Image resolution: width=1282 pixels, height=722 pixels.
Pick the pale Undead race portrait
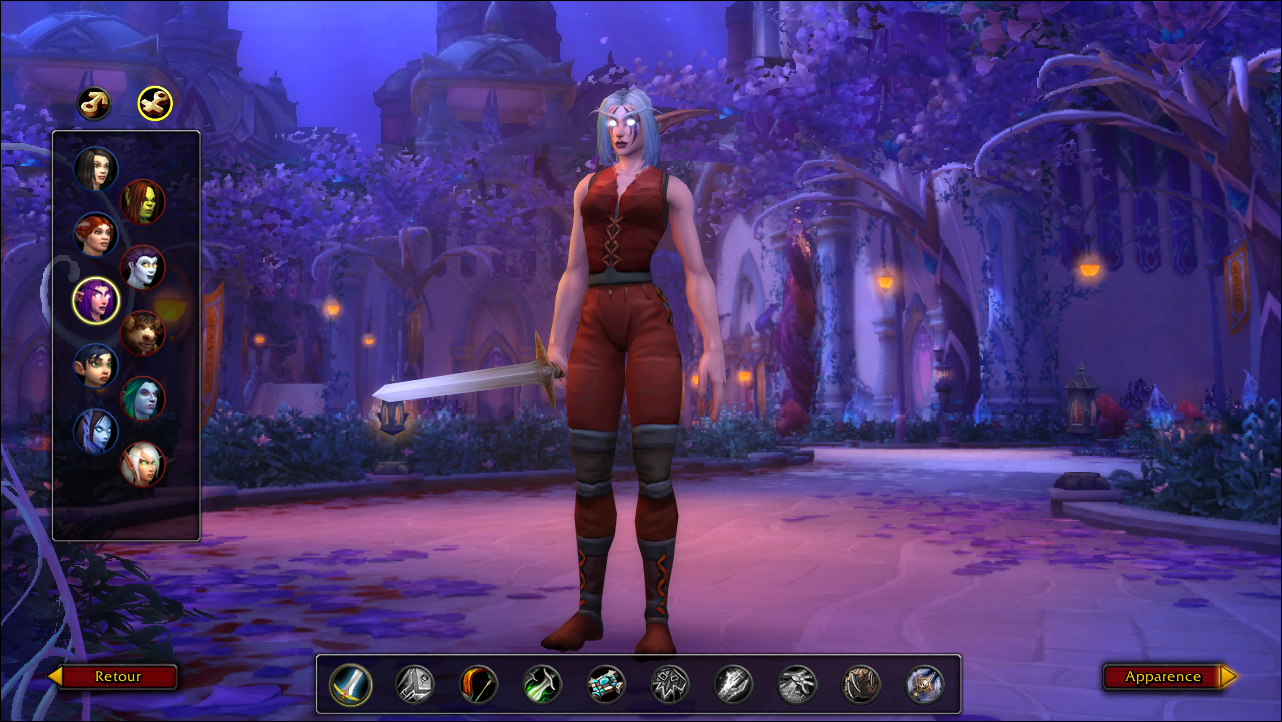(x=143, y=267)
